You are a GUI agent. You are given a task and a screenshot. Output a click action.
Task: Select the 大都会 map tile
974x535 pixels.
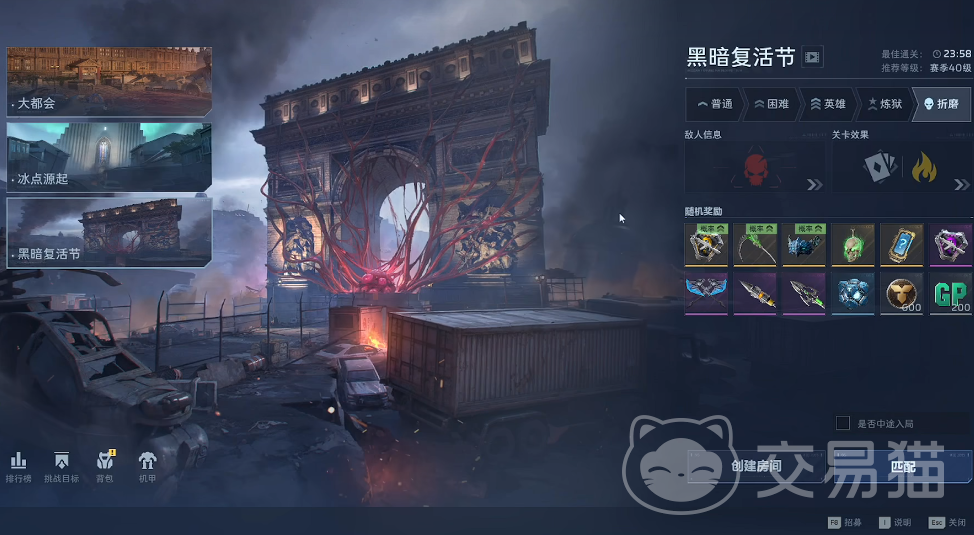click(x=108, y=81)
